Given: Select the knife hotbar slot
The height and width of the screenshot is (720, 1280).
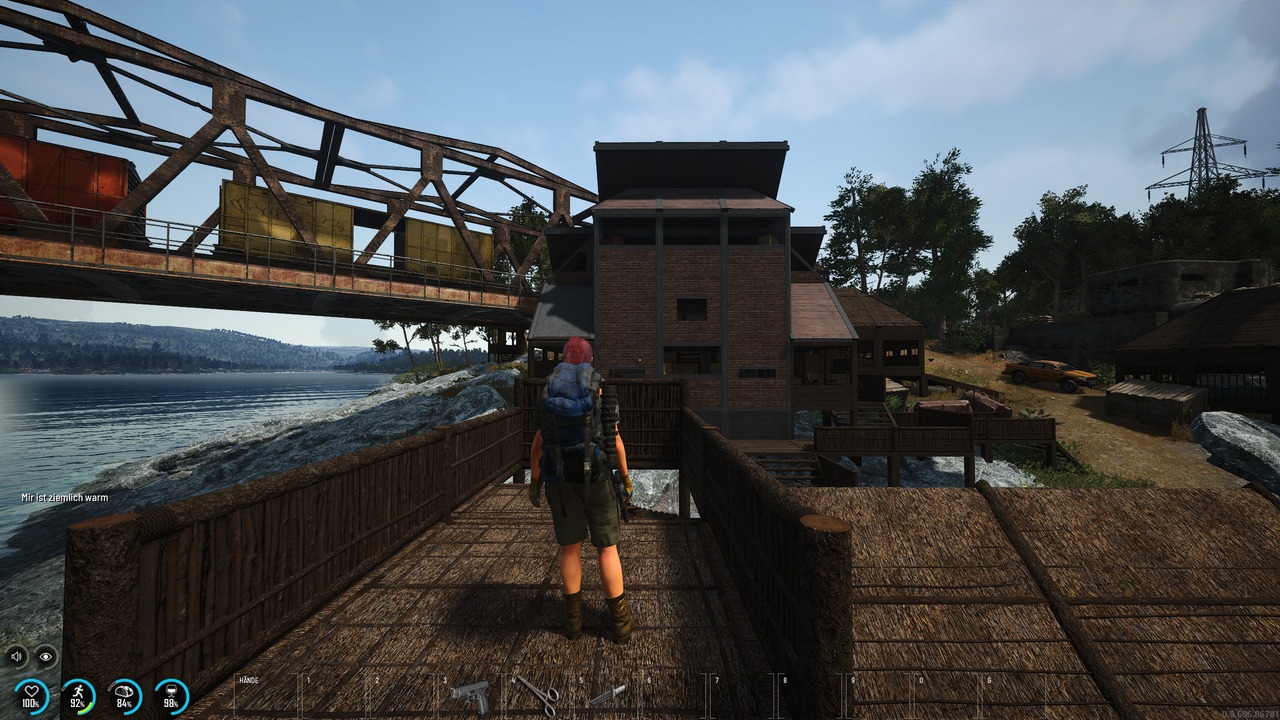Looking at the screenshot, I should coord(607,694).
